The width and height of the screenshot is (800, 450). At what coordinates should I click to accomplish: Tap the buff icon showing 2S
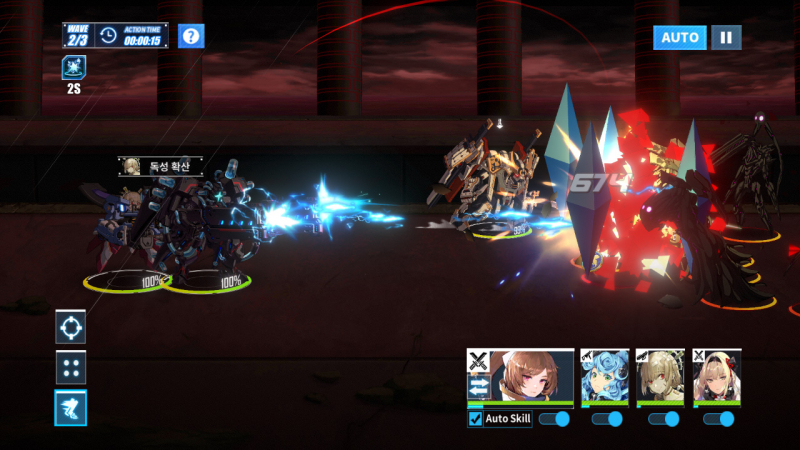74,68
